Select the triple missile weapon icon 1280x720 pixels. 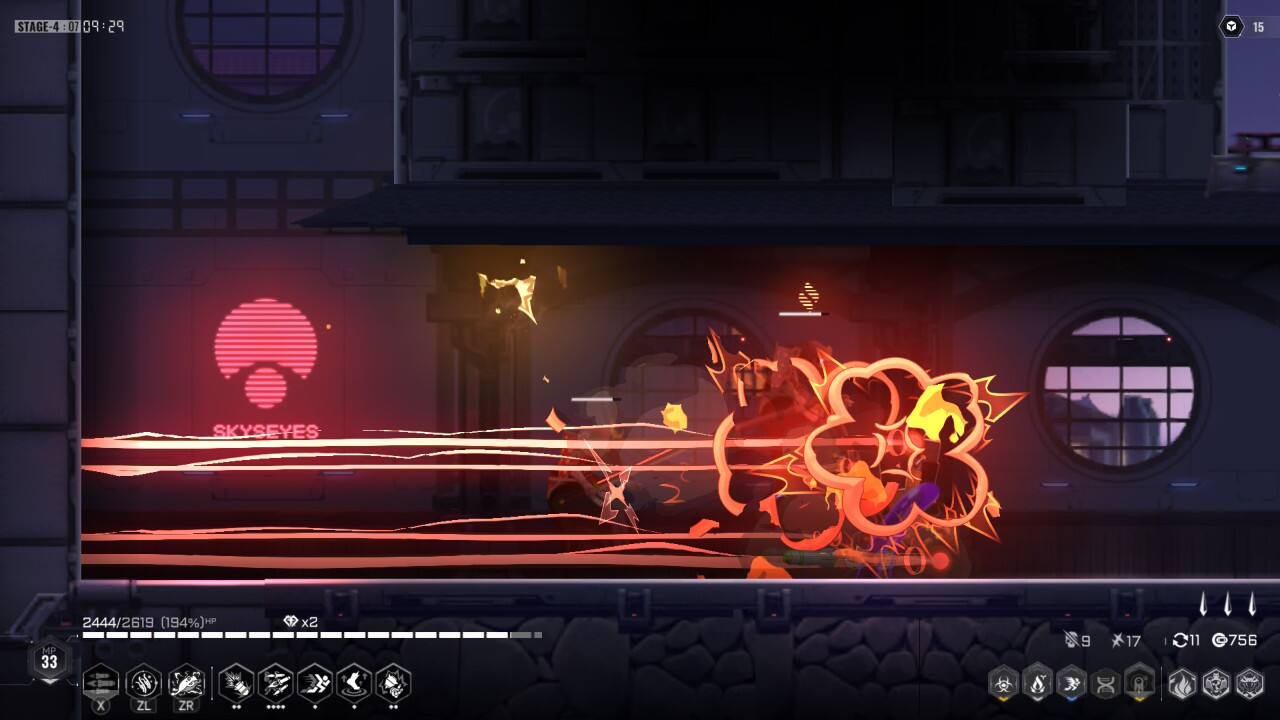(x=101, y=683)
